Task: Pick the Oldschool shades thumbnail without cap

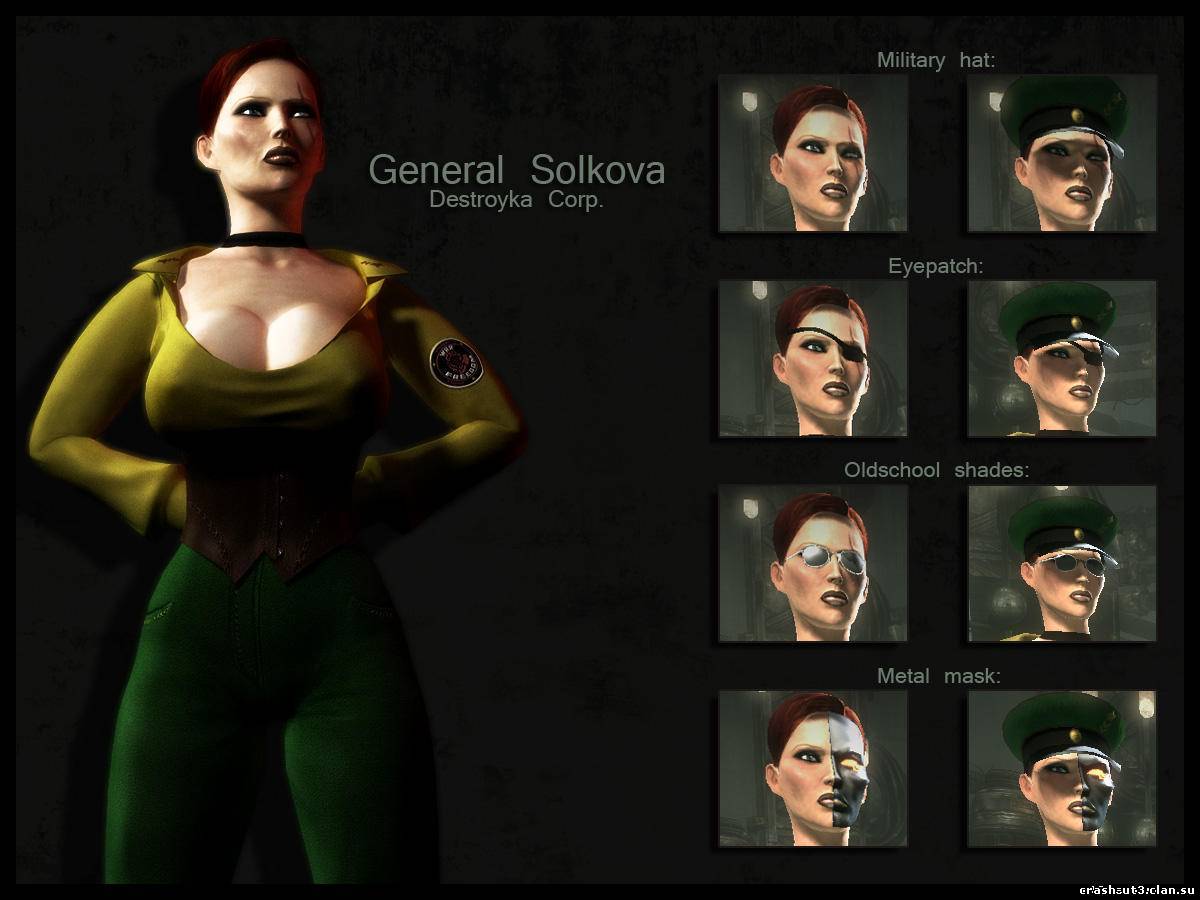Action: (x=813, y=563)
